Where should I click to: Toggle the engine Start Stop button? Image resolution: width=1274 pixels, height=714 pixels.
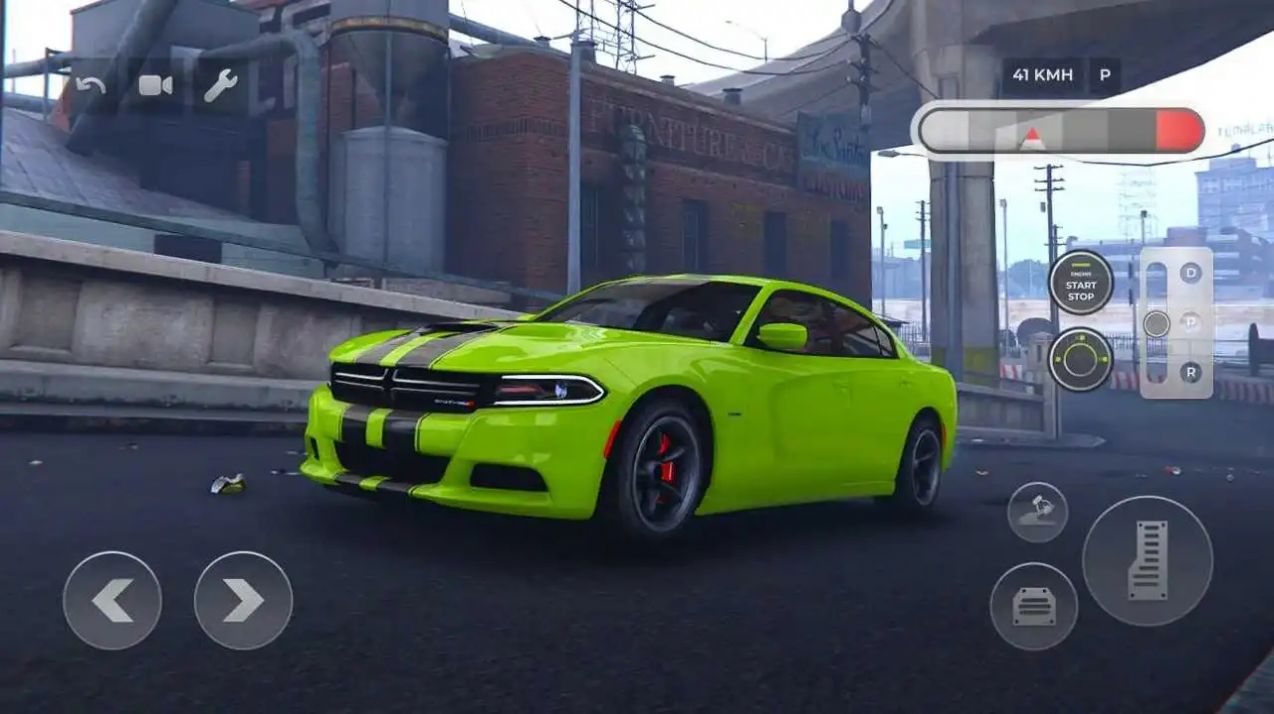pyautogui.click(x=1081, y=283)
